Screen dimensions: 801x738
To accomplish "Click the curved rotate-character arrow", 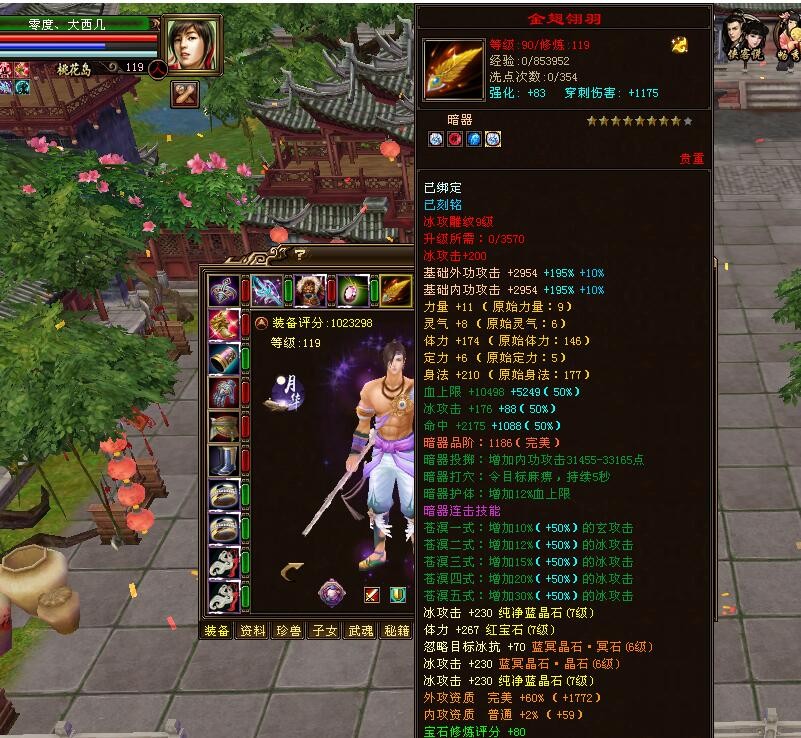I will tap(293, 571).
